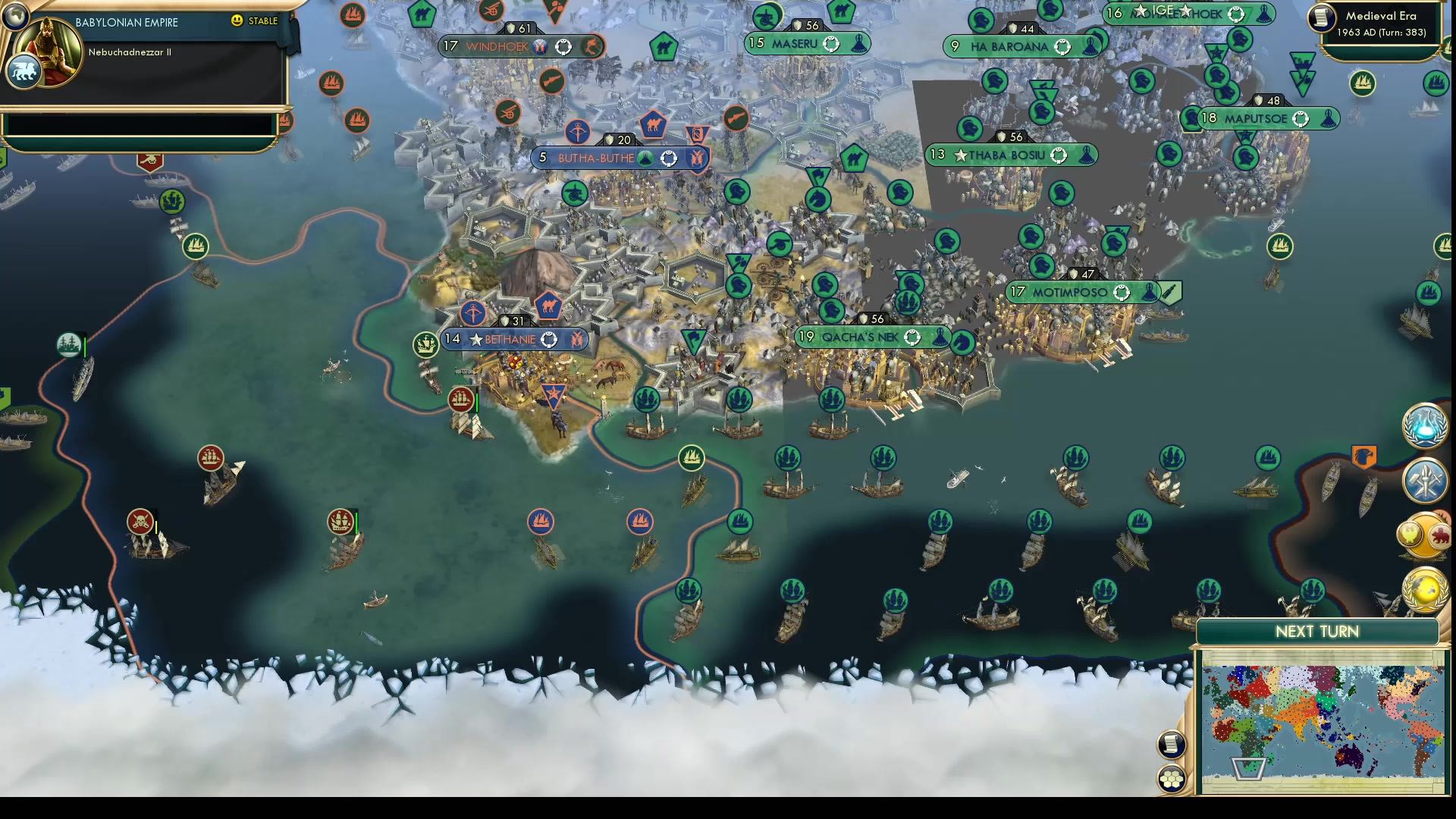Open the Technology tree via the beaker icon
Viewport: 1456px width, 819px height.
tap(1424, 427)
